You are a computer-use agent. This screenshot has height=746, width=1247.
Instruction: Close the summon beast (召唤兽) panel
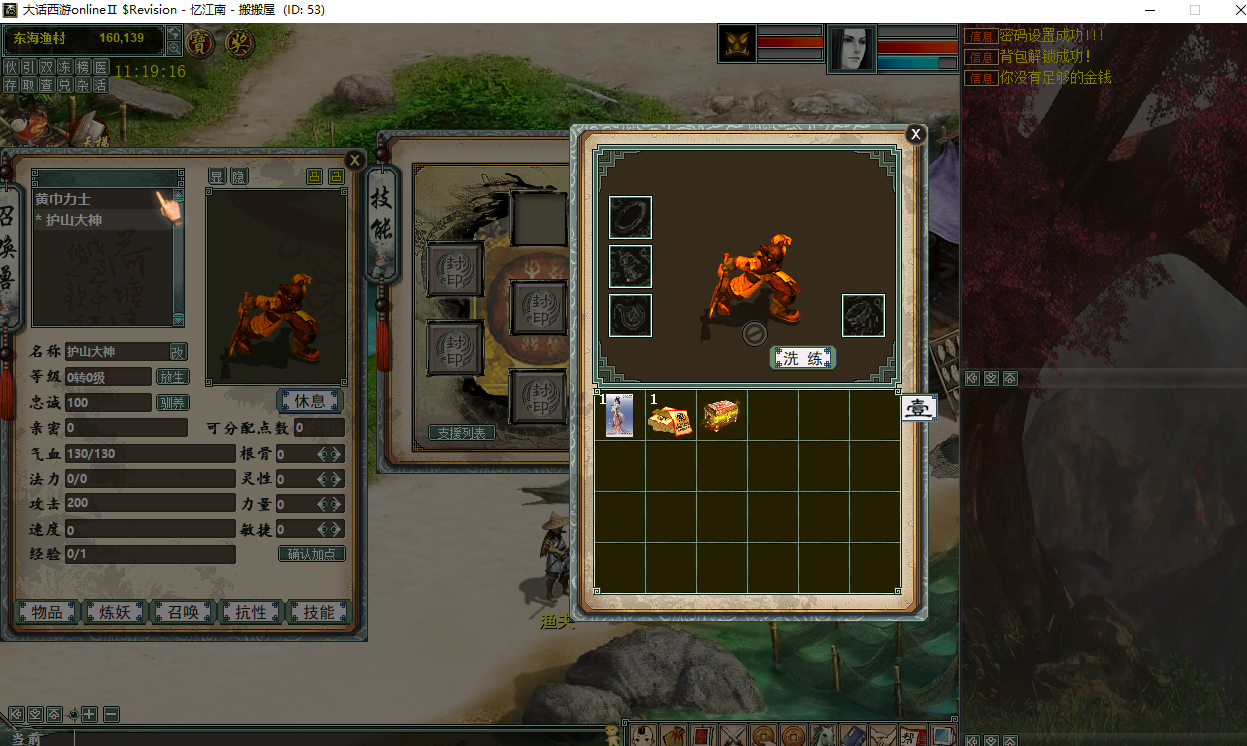(x=354, y=159)
